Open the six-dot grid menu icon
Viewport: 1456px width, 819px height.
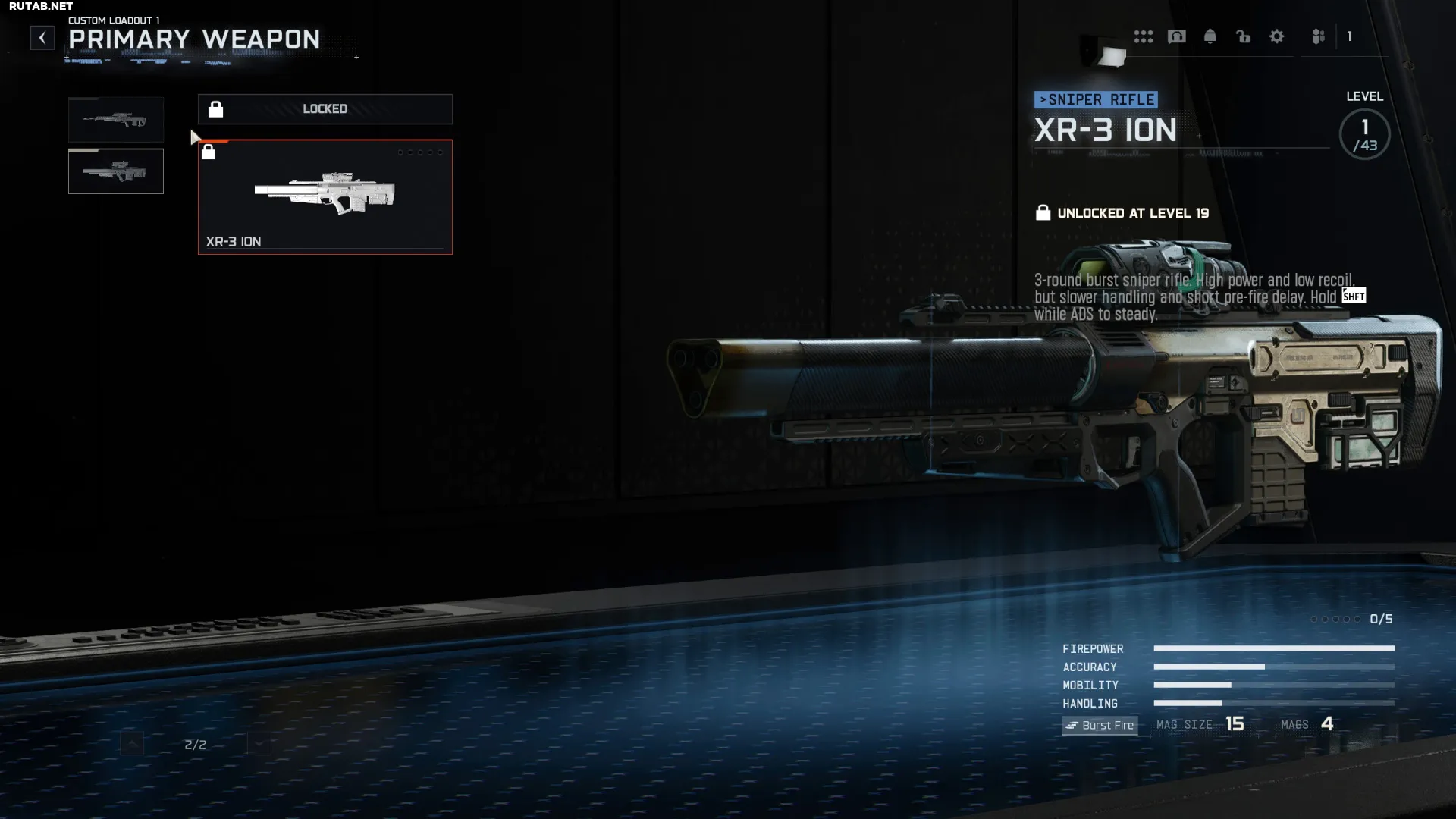1144,36
